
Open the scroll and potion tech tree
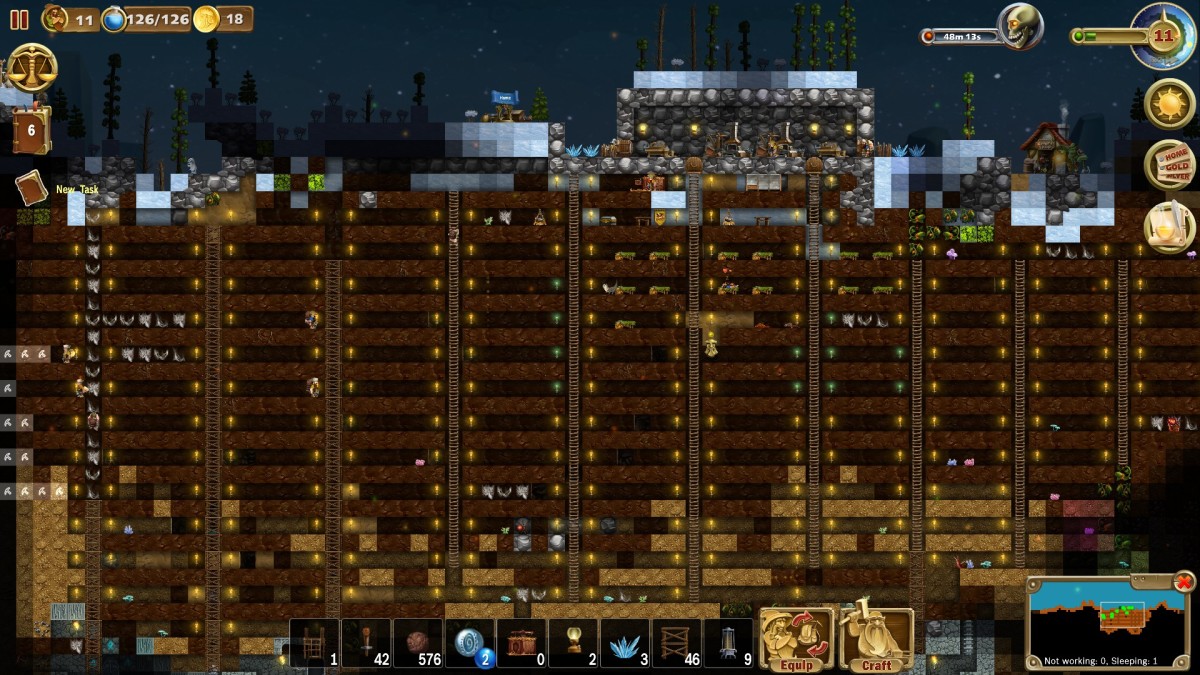point(1168,226)
